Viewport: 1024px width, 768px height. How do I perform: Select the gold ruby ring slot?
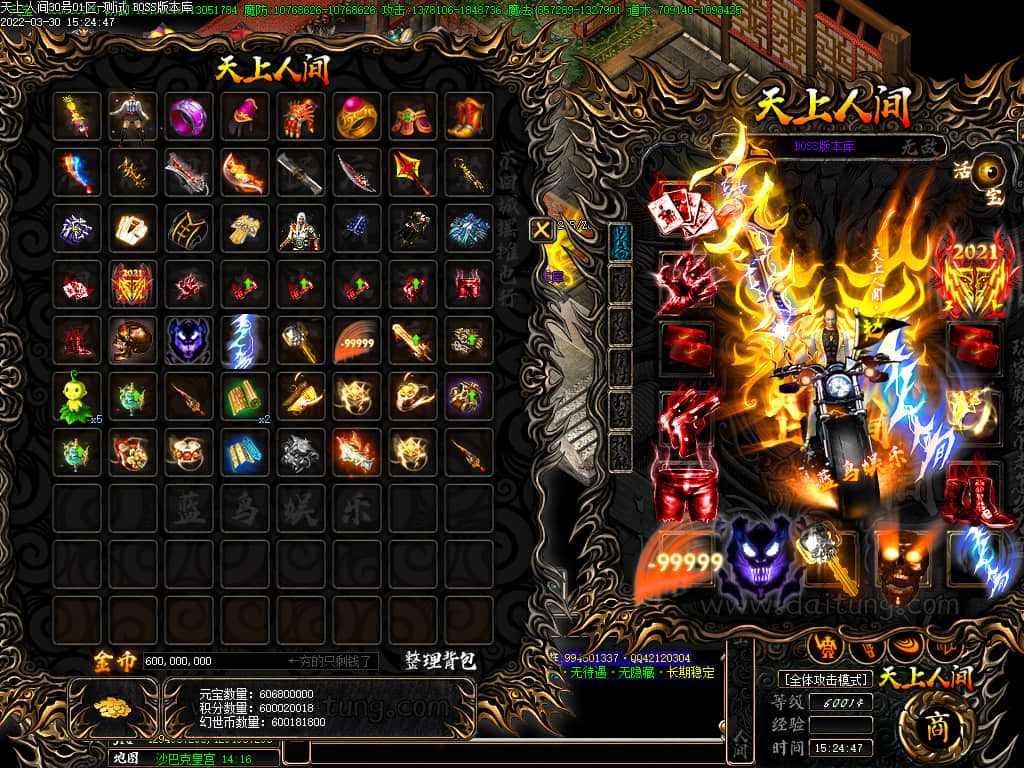click(x=355, y=117)
